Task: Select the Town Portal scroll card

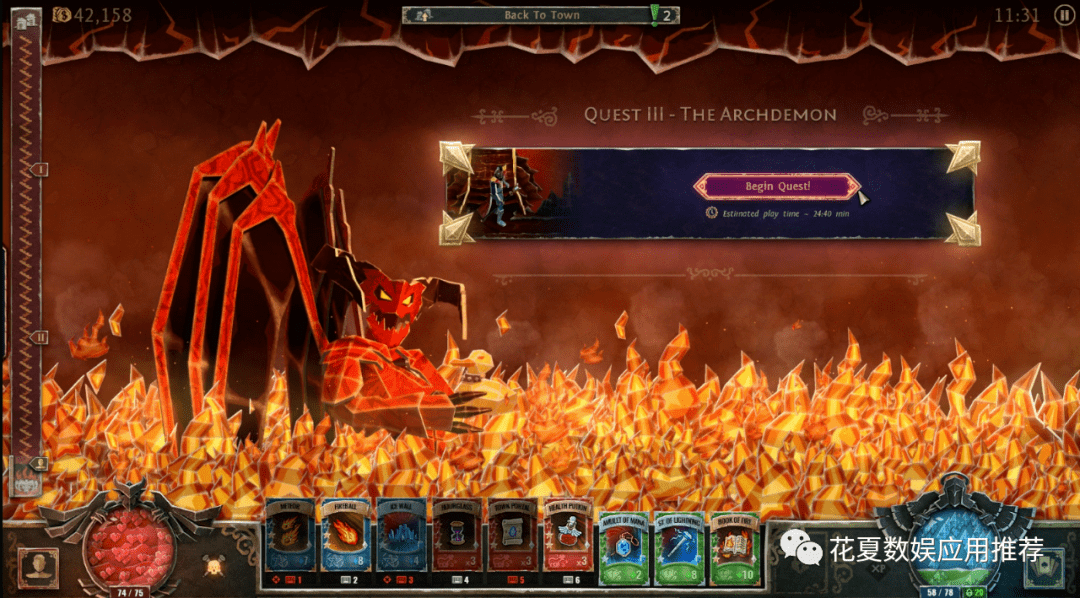Action: pos(512,541)
